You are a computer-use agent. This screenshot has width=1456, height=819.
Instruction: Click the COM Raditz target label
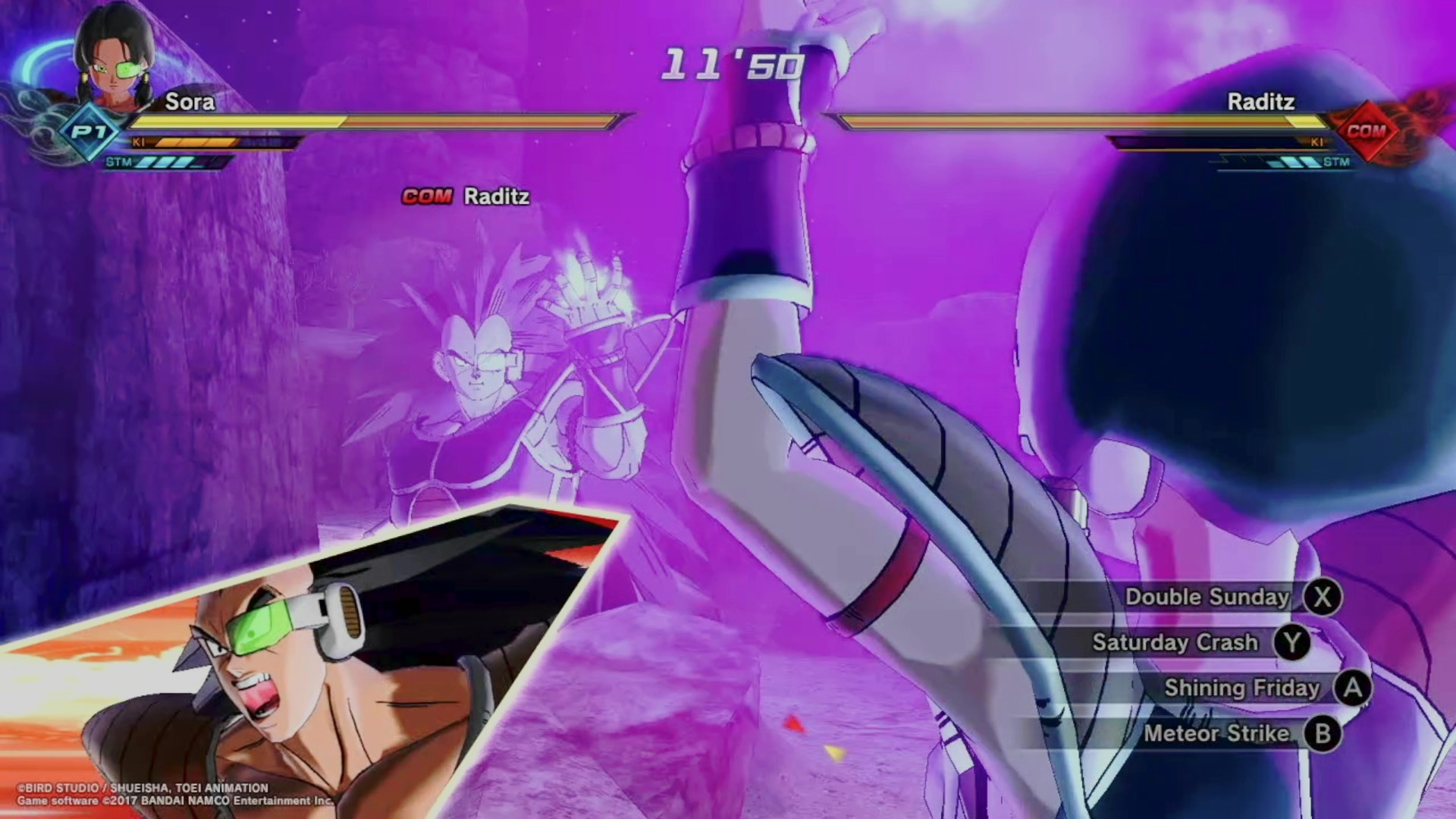pos(466,196)
